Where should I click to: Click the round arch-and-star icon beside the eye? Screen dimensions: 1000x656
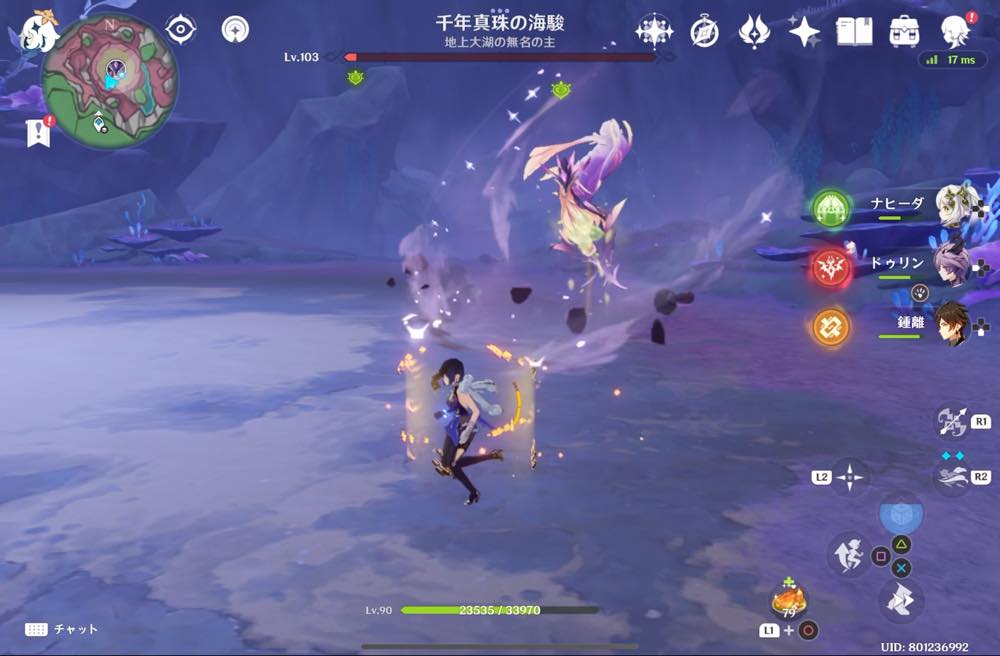point(235,30)
